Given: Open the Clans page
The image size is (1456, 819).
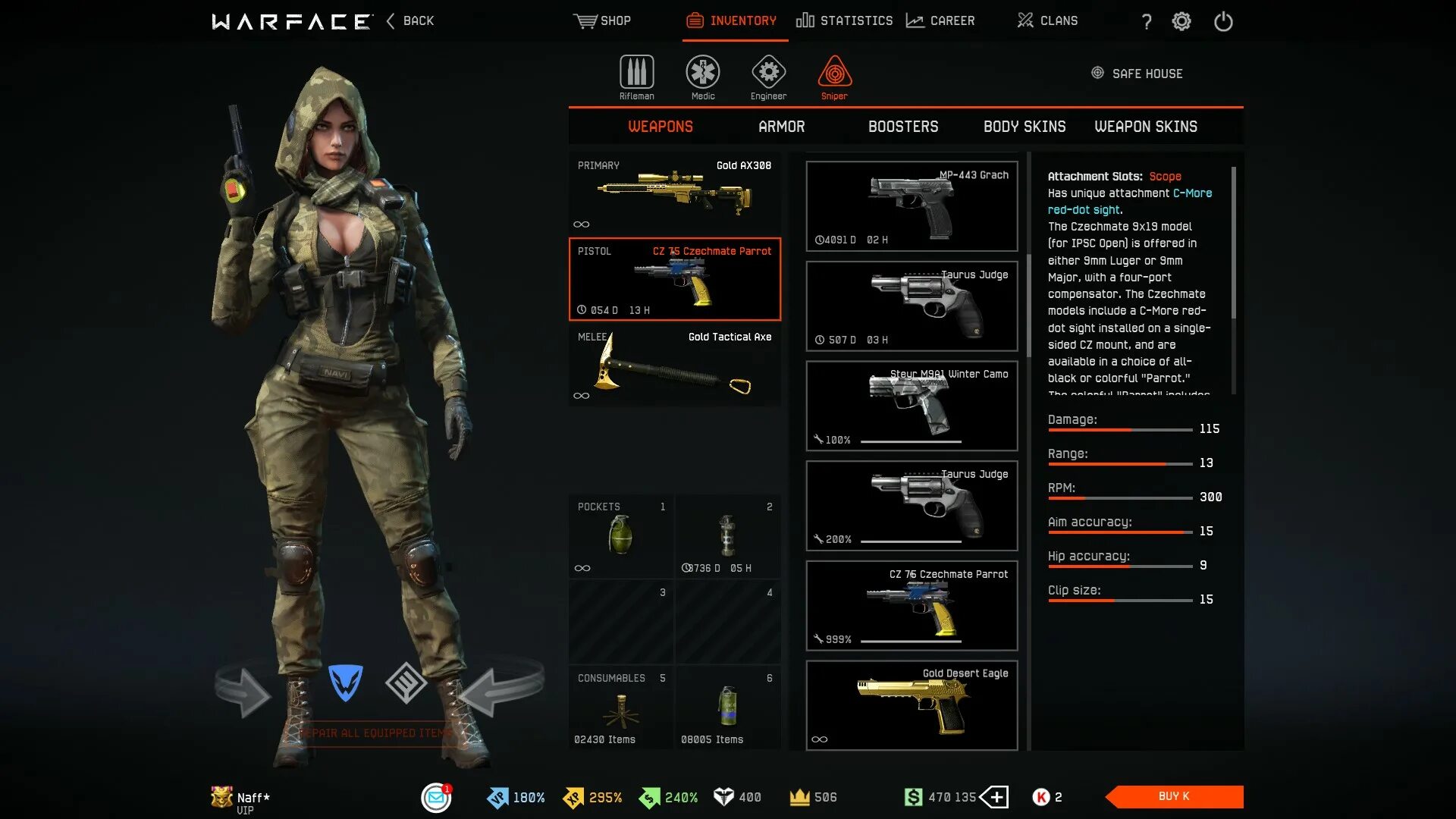Looking at the screenshot, I should click(x=1047, y=20).
